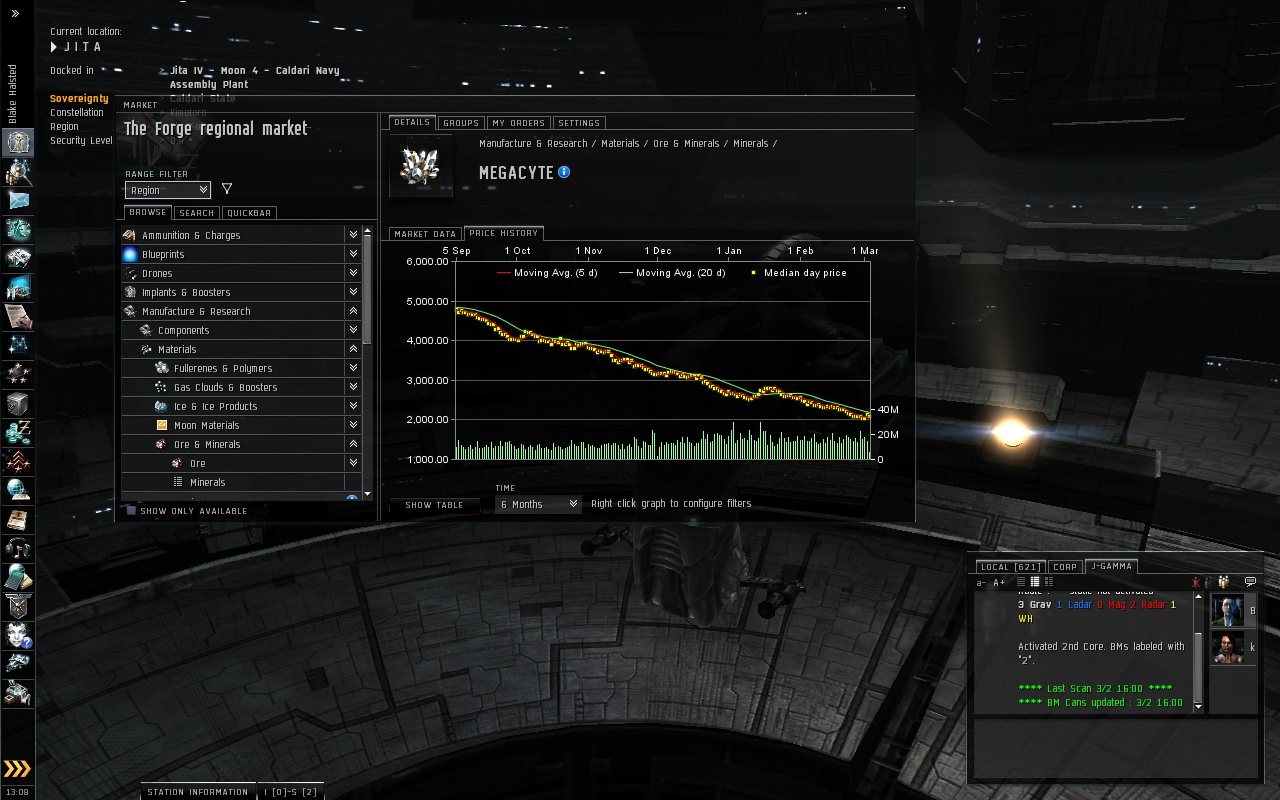Viewport: 1280px width, 800px height.
Task: Open the Local chat tab
Action: tap(1010, 567)
